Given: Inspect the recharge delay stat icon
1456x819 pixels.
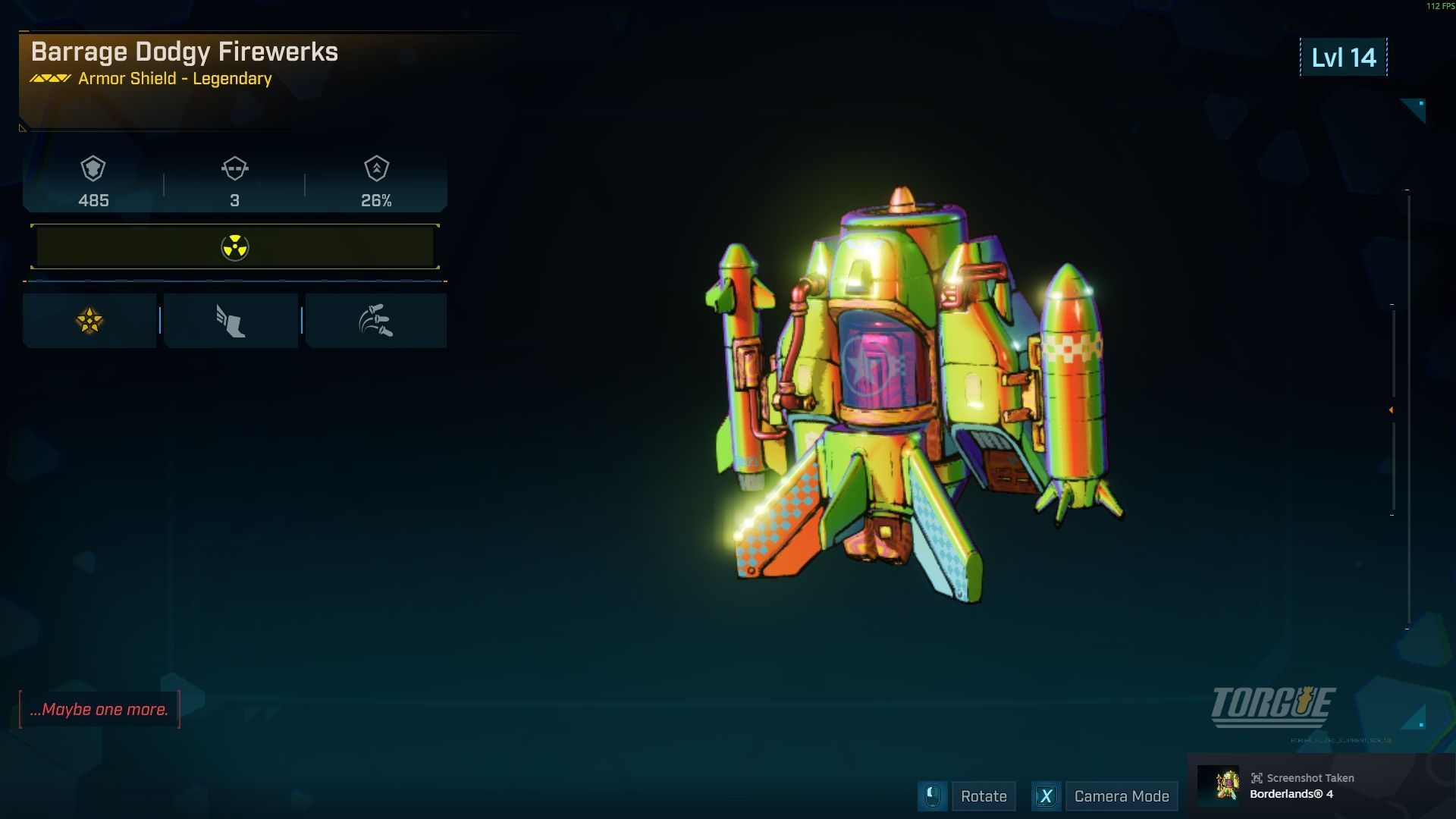Looking at the screenshot, I should point(234,168).
